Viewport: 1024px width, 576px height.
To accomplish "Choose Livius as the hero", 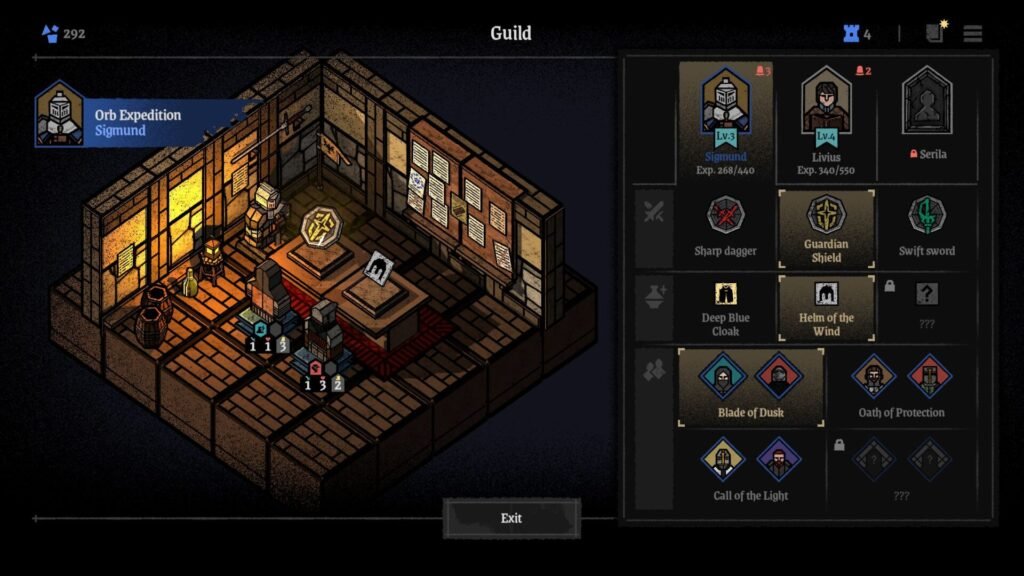I will coord(826,118).
